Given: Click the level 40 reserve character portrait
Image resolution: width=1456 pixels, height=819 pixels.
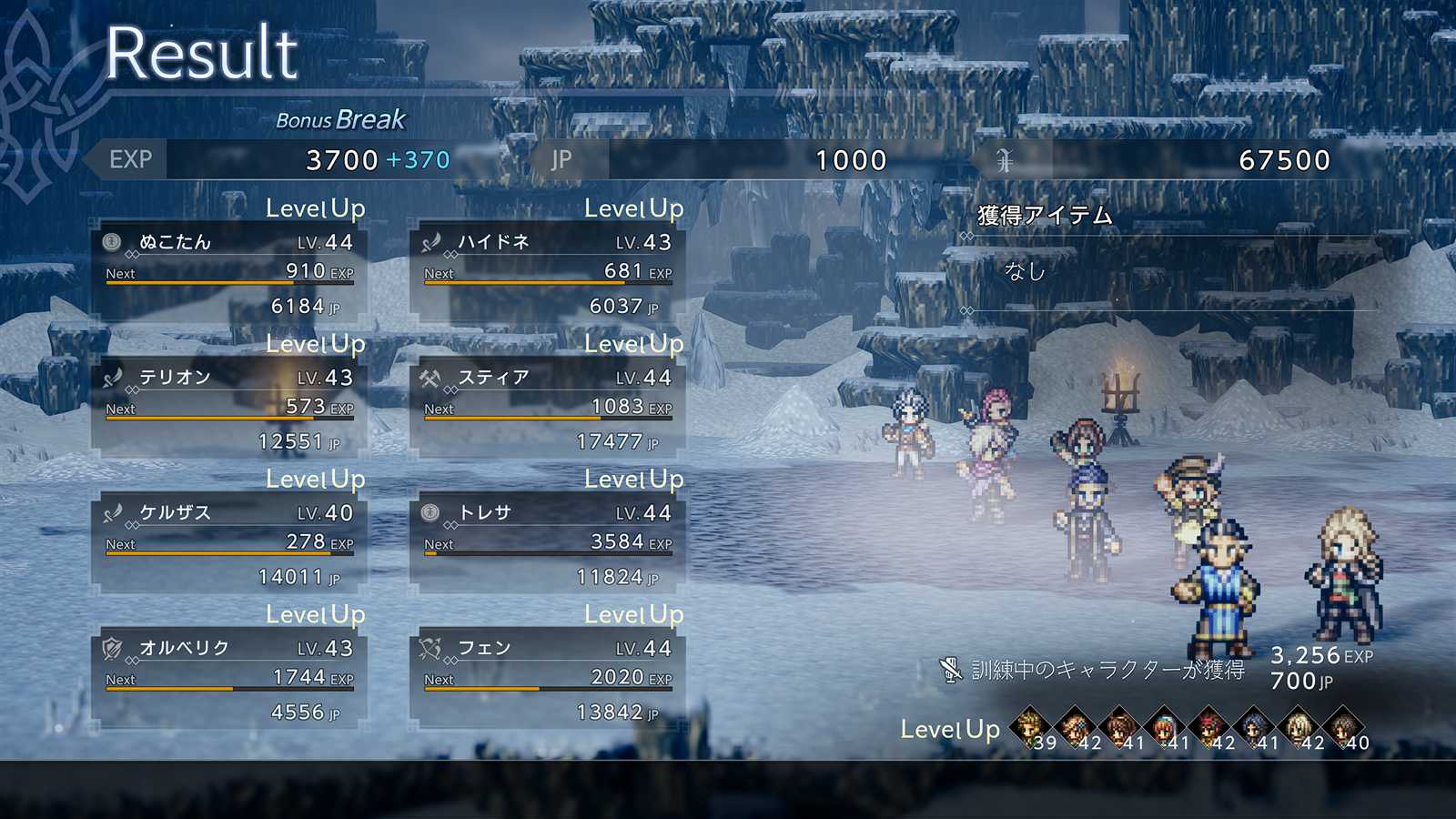Looking at the screenshot, I should pos(1342,727).
